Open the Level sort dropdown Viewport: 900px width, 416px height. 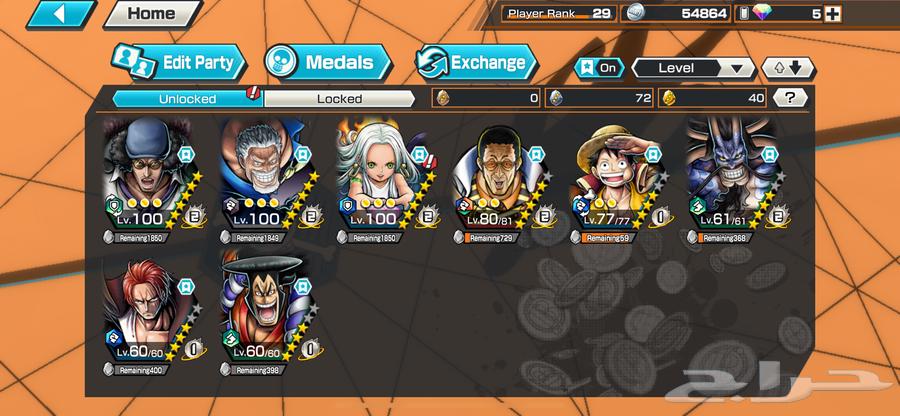coord(693,68)
